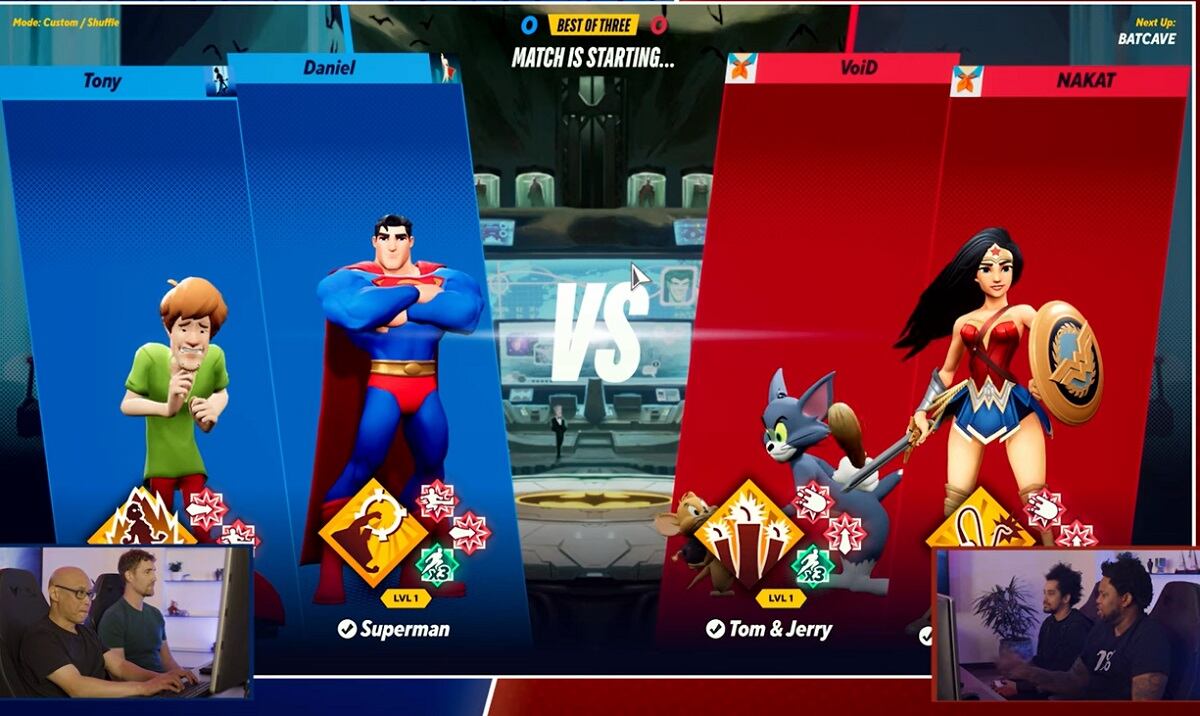
Task: Click Tom & Jerry's green x3 perk icon
Action: click(x=811, y=567)
